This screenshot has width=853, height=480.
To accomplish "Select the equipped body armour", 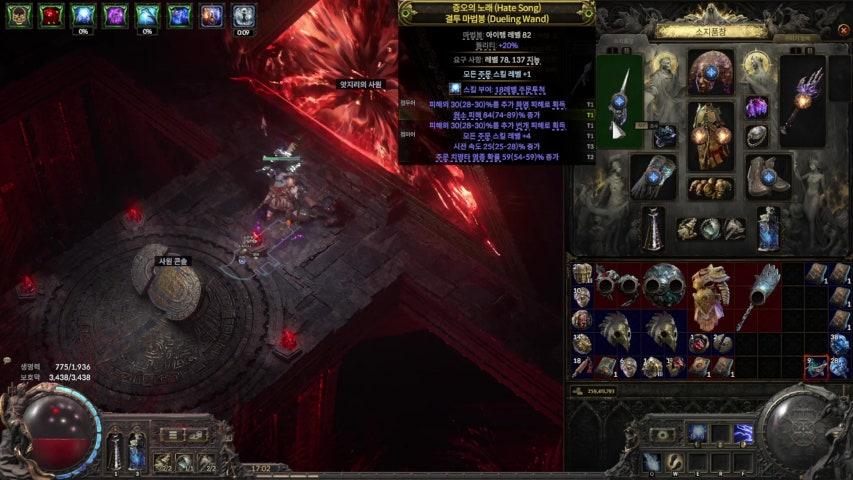I will (710, 136).
